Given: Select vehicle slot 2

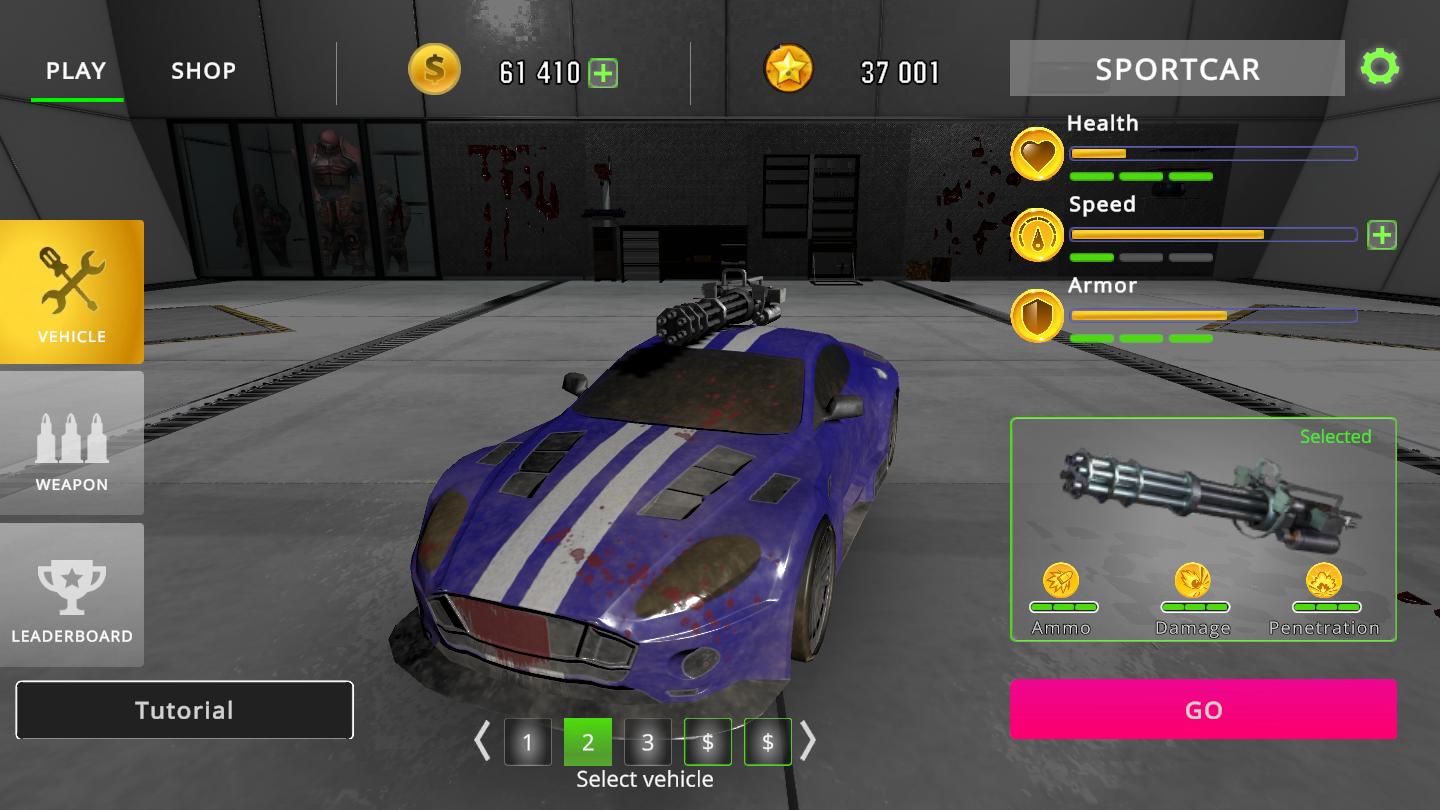Looking at the screenshot, I should (588, 742).
